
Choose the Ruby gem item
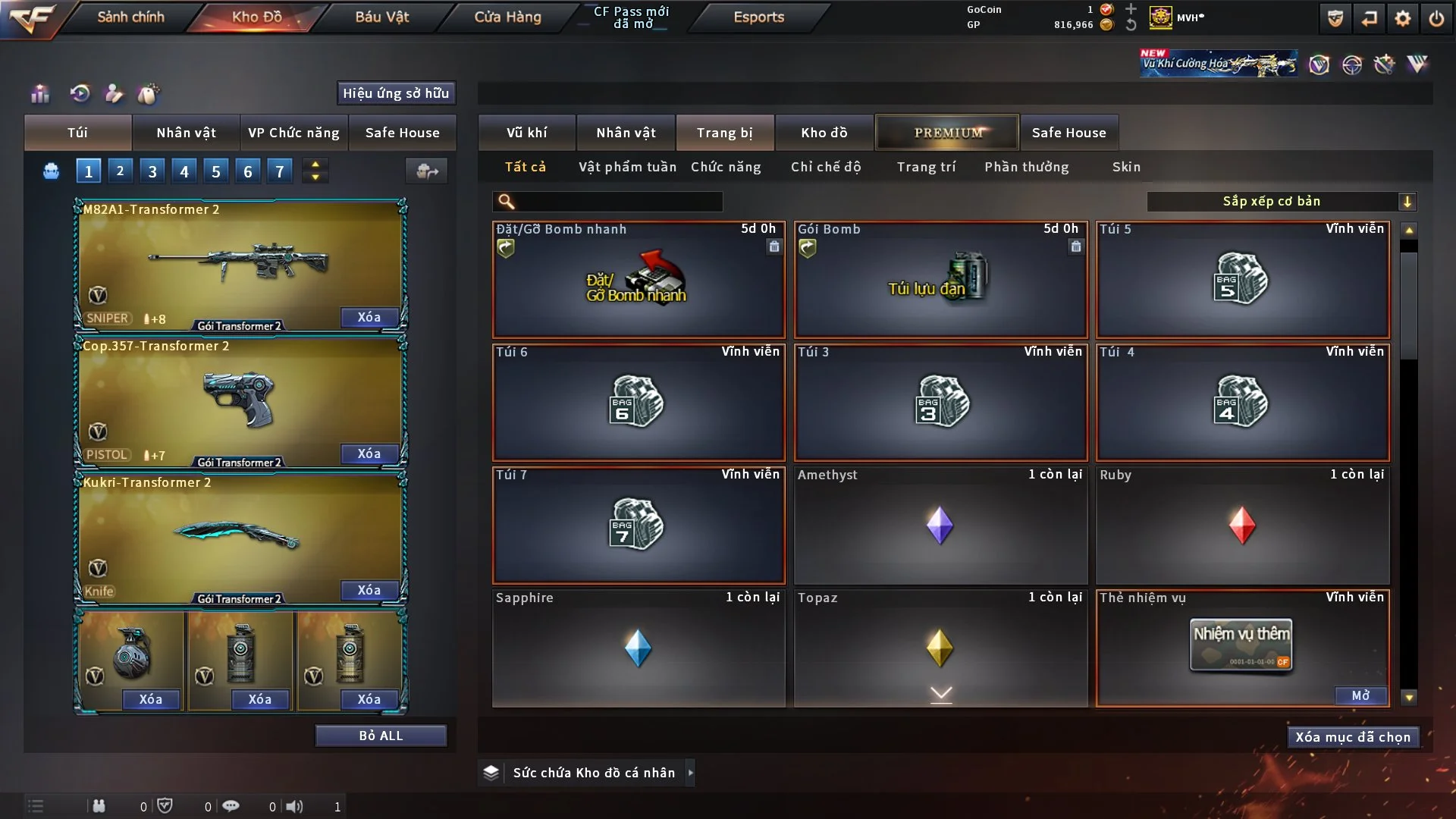coord(1242,525)
